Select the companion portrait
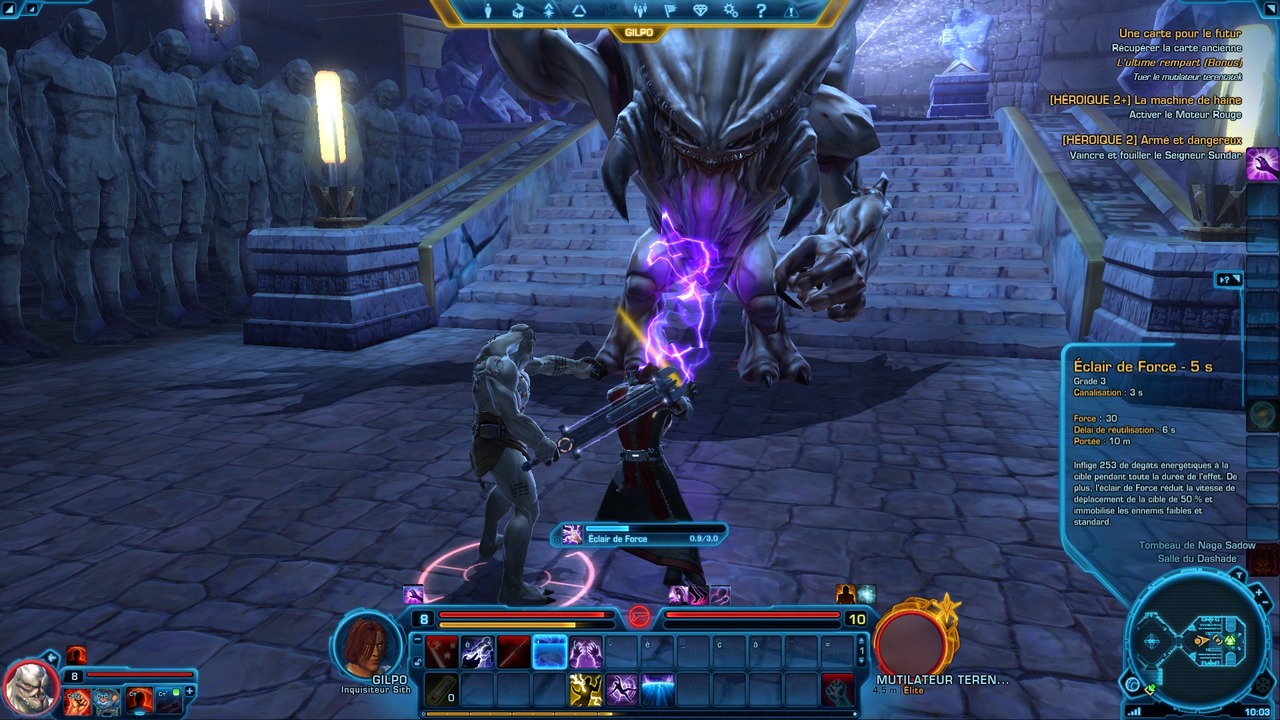The image size is (1280, 720). (32, 688)
